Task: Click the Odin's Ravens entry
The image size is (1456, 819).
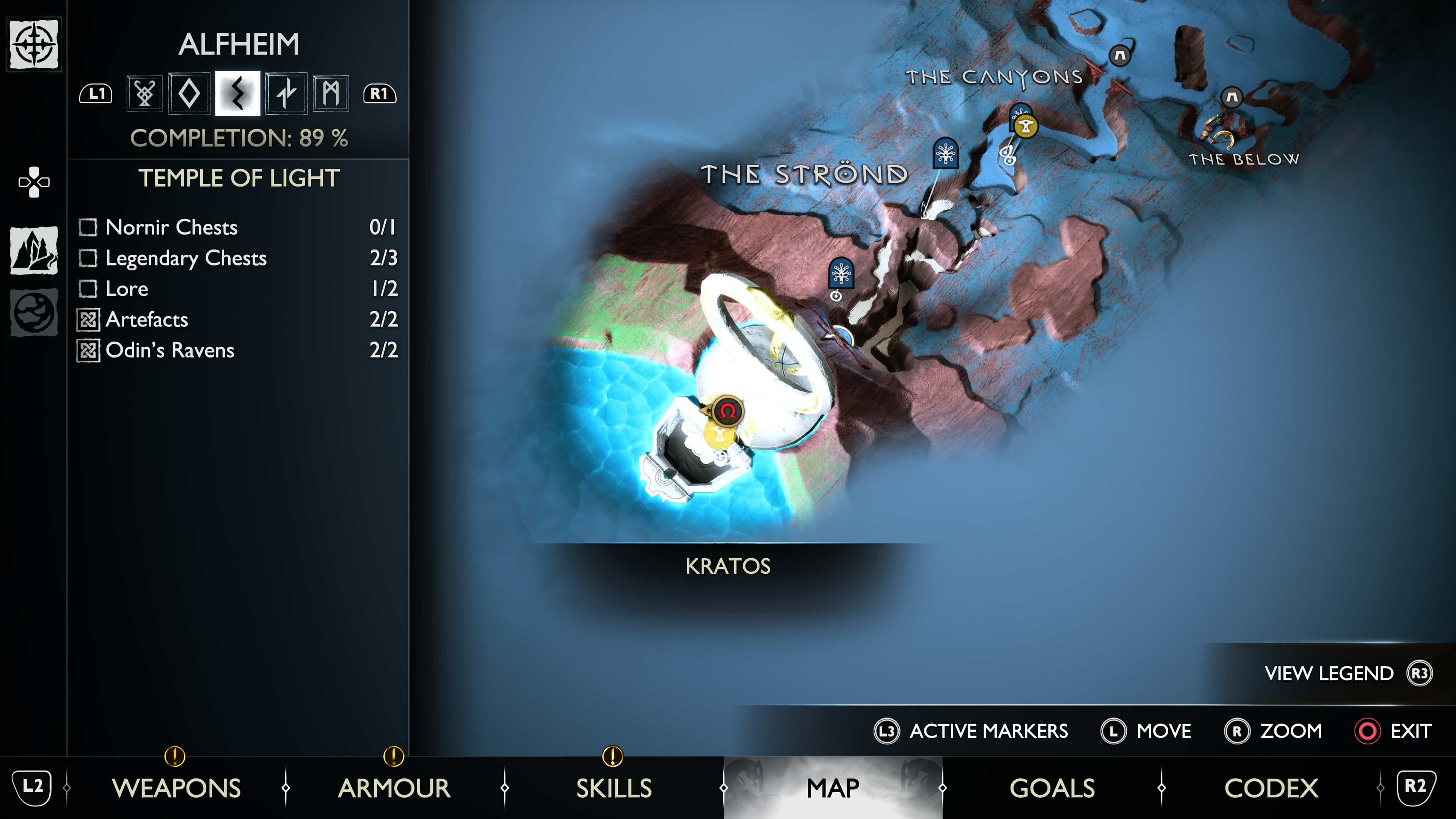Action: tap(237, 350)
